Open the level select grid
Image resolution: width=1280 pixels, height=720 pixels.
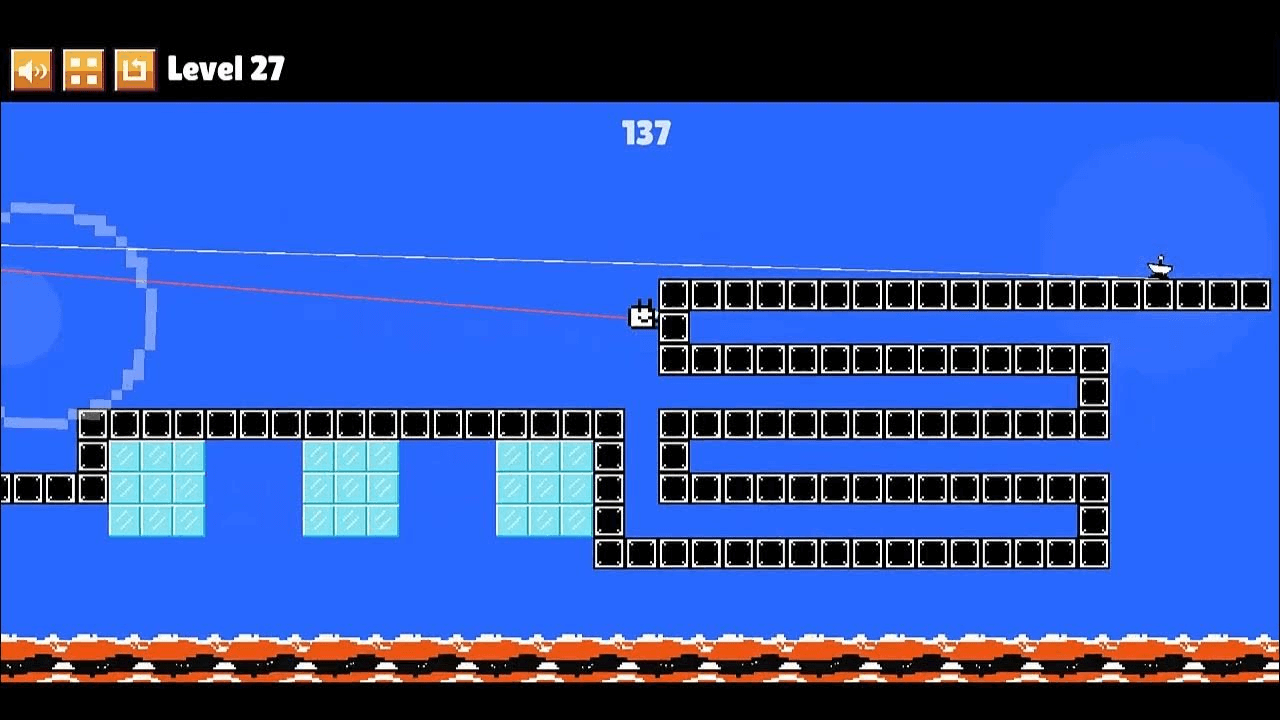(83, 70)
